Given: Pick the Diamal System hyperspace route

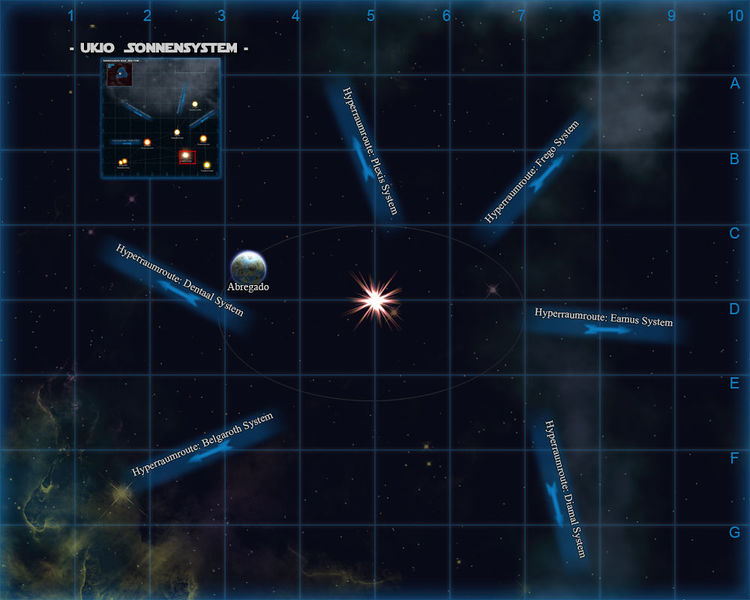Looking at the screenshot, I should point(562,487).
